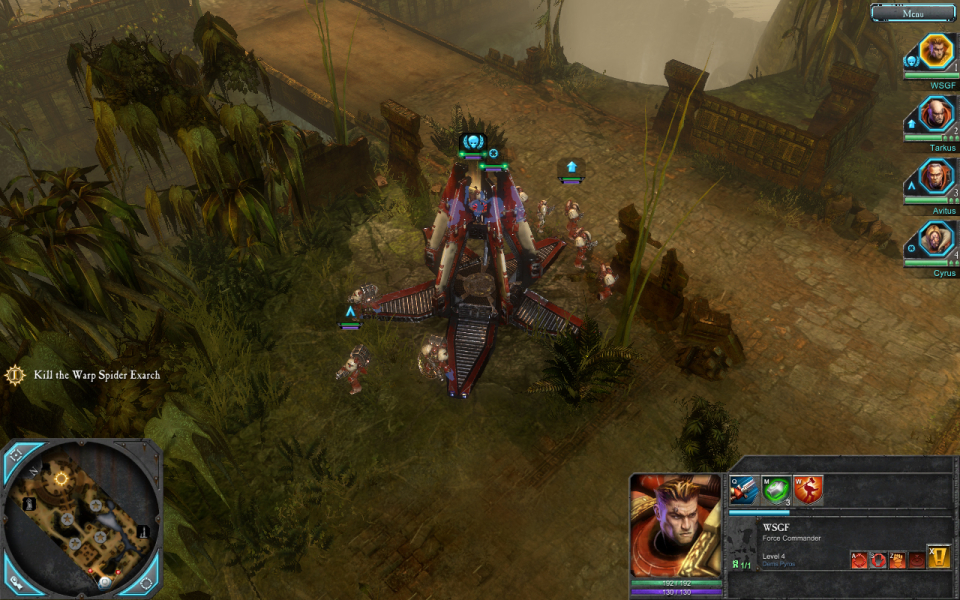
Task: Activate the sword ability icon
Action: click(743, 489)
